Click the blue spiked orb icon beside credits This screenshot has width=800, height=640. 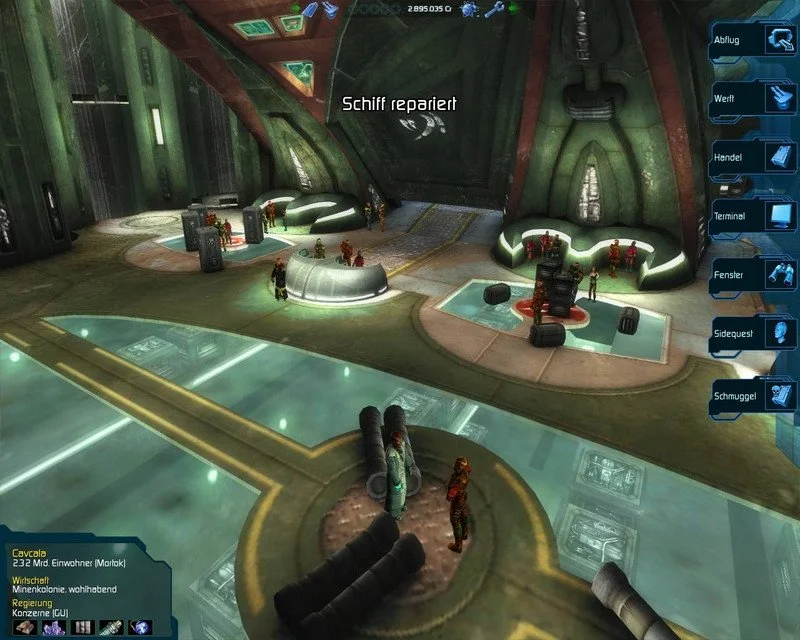tap(469, 10)
